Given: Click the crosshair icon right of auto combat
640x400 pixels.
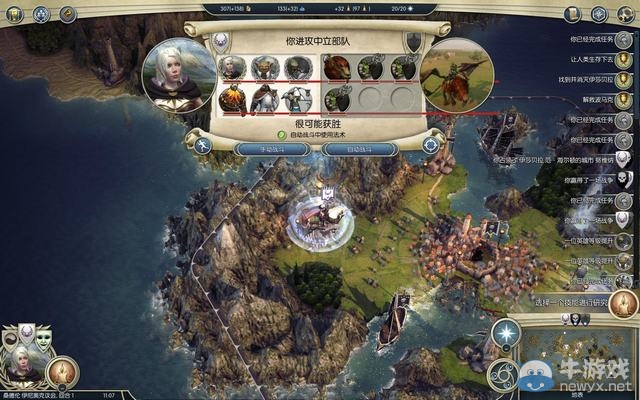Looking at the screenshot, I should pos(431,145).
